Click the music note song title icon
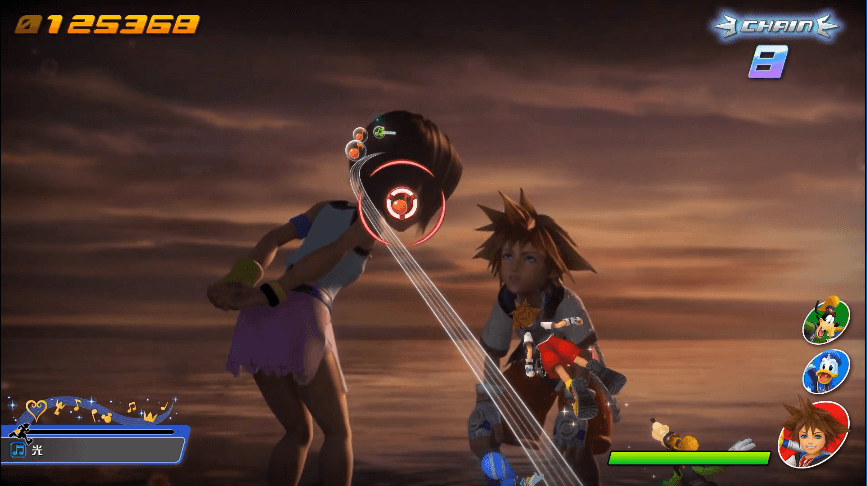 point(18,451)
